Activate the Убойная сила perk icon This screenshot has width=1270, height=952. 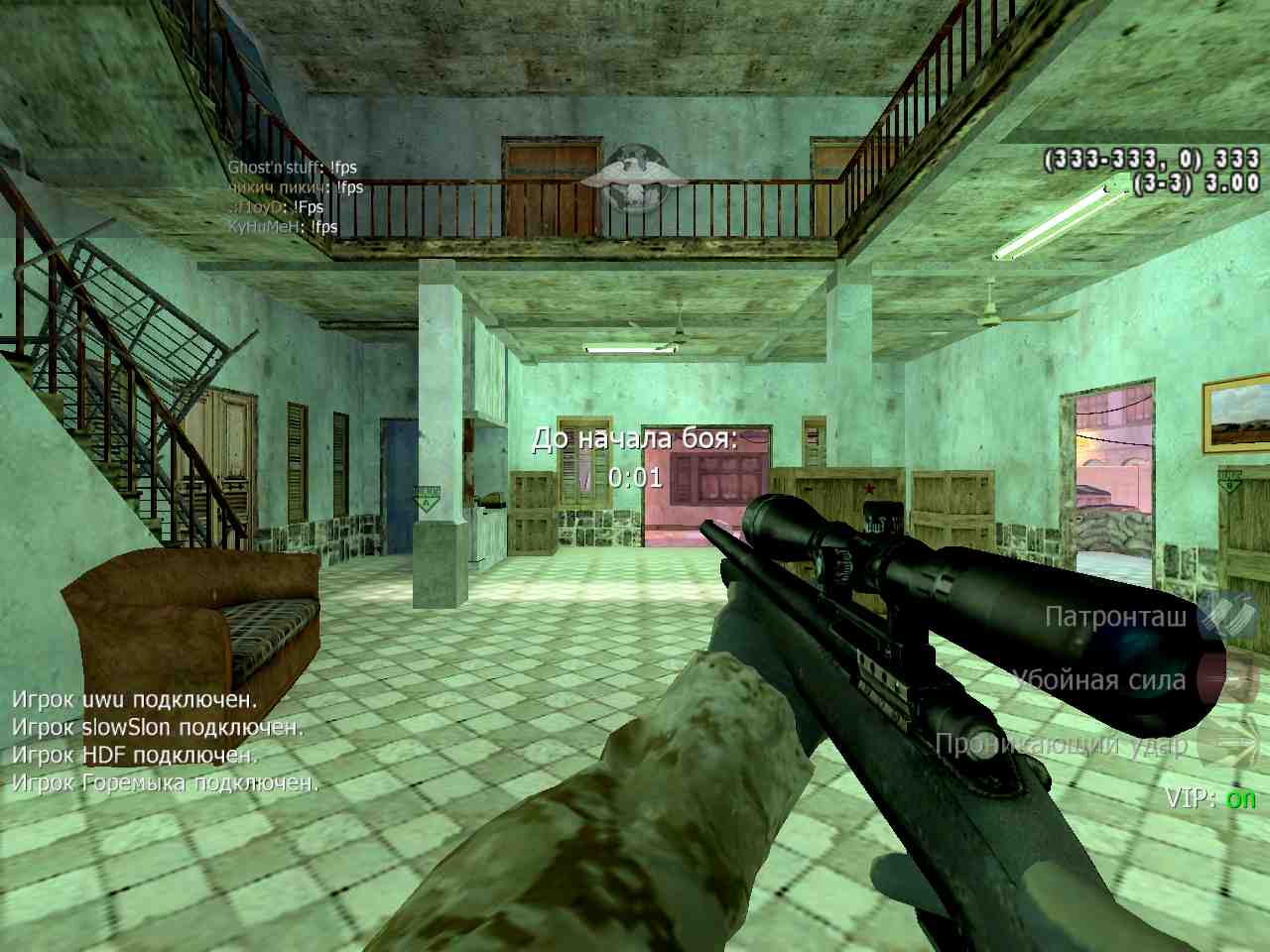click(x=1228, y=679)
